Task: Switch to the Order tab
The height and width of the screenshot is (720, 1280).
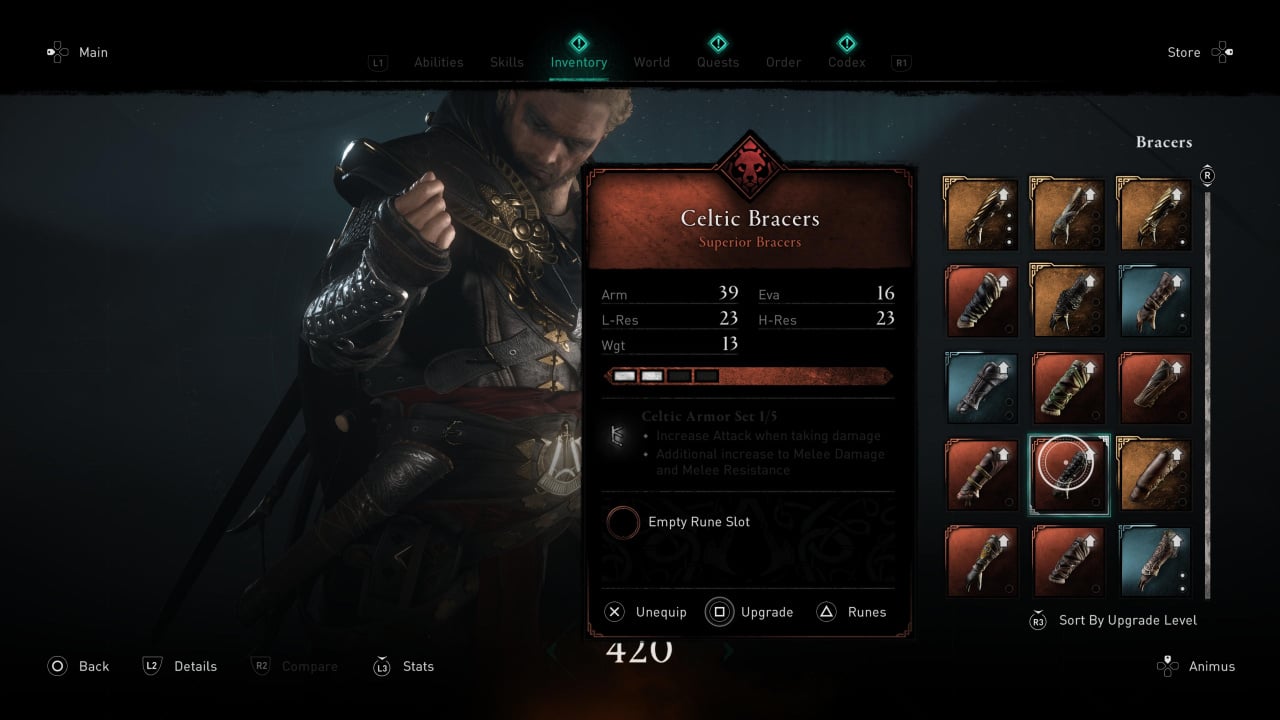Action: [783, 62]
